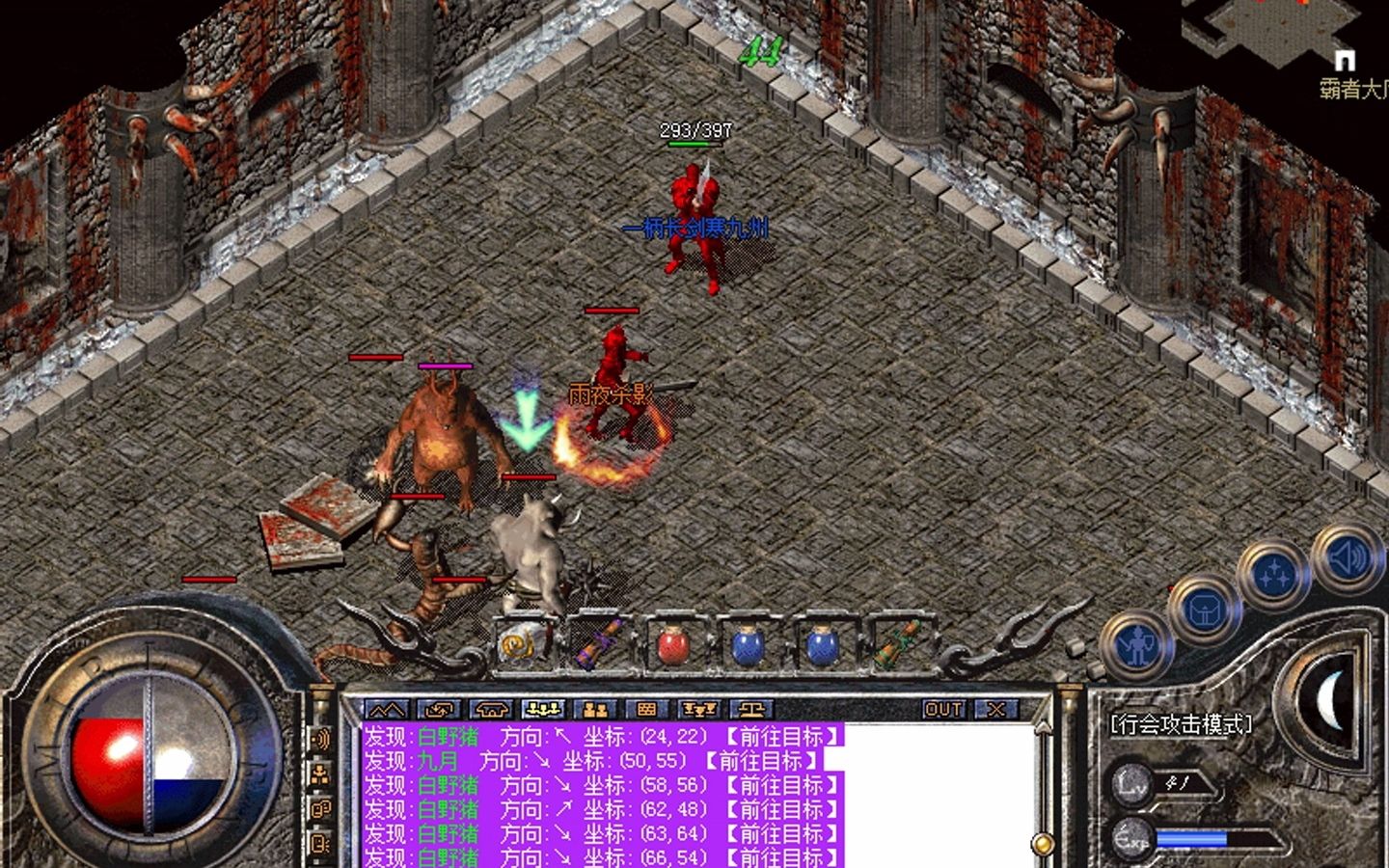This screenshot has height=868, width=1389.
Task: Click the mountain-shaped icon on chat toolbar
Action: pyautogui.click(x=388, y=710)
